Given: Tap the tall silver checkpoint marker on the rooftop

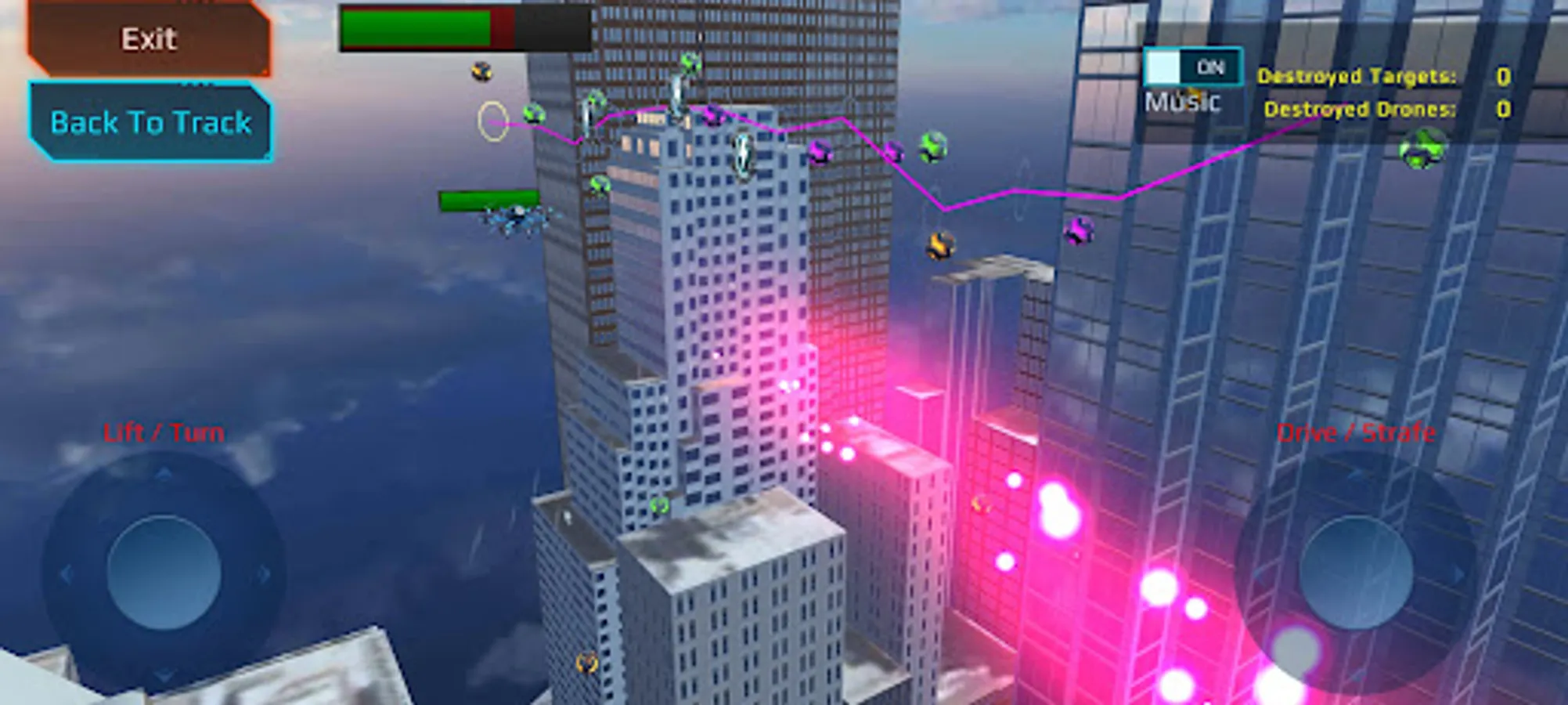Looking at the screenshot, I should 677,96.
